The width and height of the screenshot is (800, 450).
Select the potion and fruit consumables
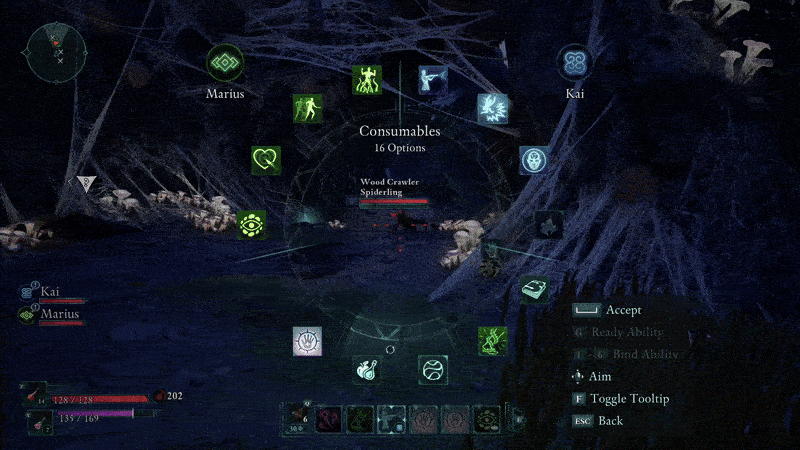point(367,370)
